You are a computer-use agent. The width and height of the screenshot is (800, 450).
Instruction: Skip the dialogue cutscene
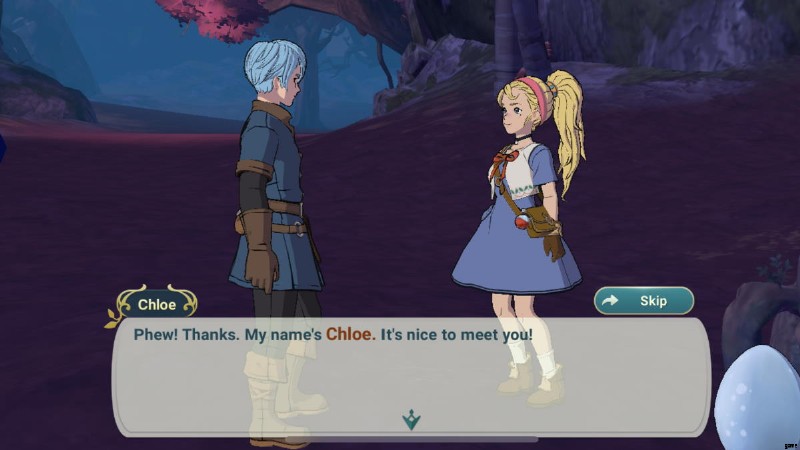[644, 300]
